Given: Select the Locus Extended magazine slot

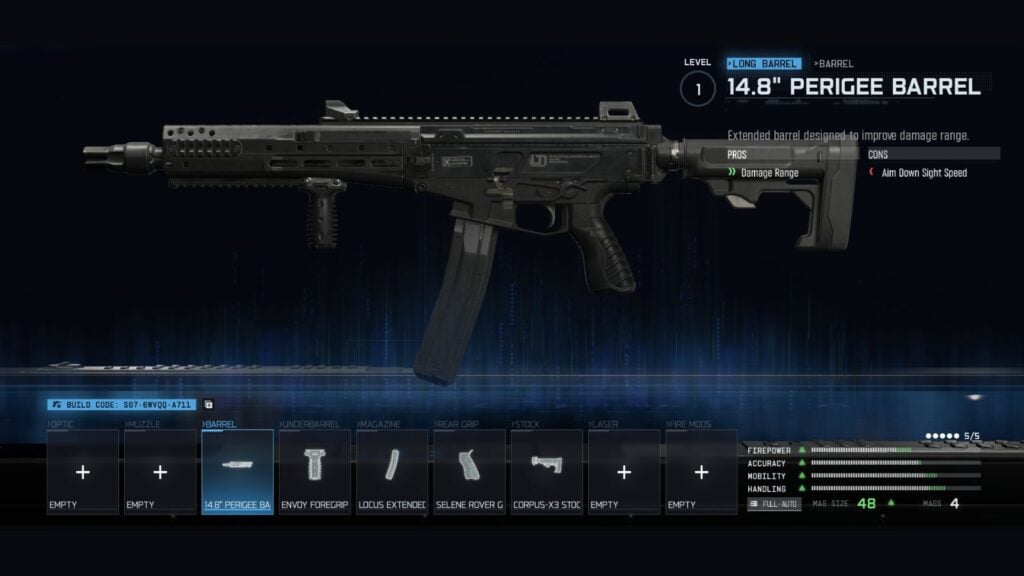Looking at the screenshot, I should (391, 472).
